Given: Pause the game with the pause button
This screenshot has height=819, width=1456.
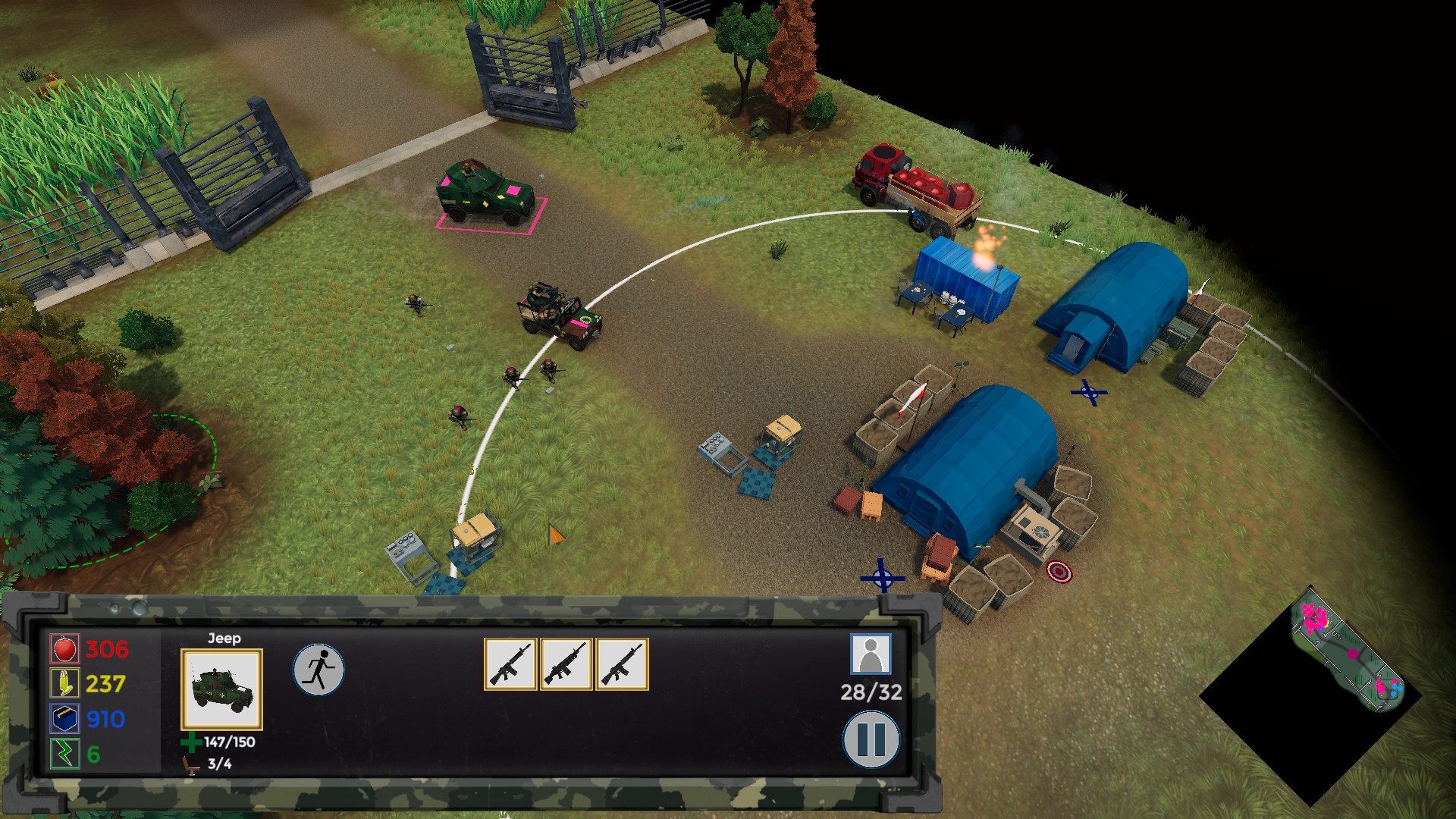Looking at the screenshot, I should tap(871, 739).
